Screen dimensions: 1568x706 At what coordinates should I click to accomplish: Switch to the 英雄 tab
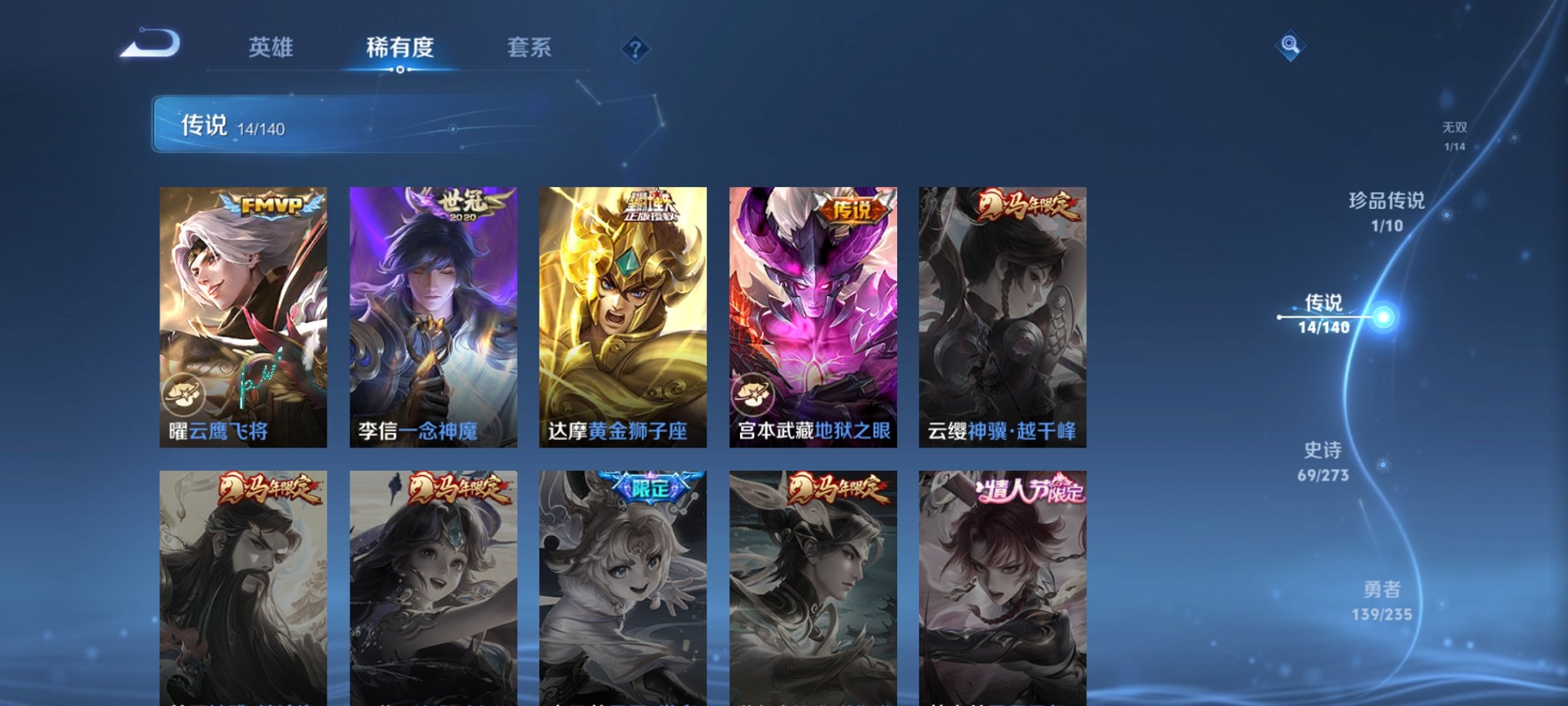point(271,48)
